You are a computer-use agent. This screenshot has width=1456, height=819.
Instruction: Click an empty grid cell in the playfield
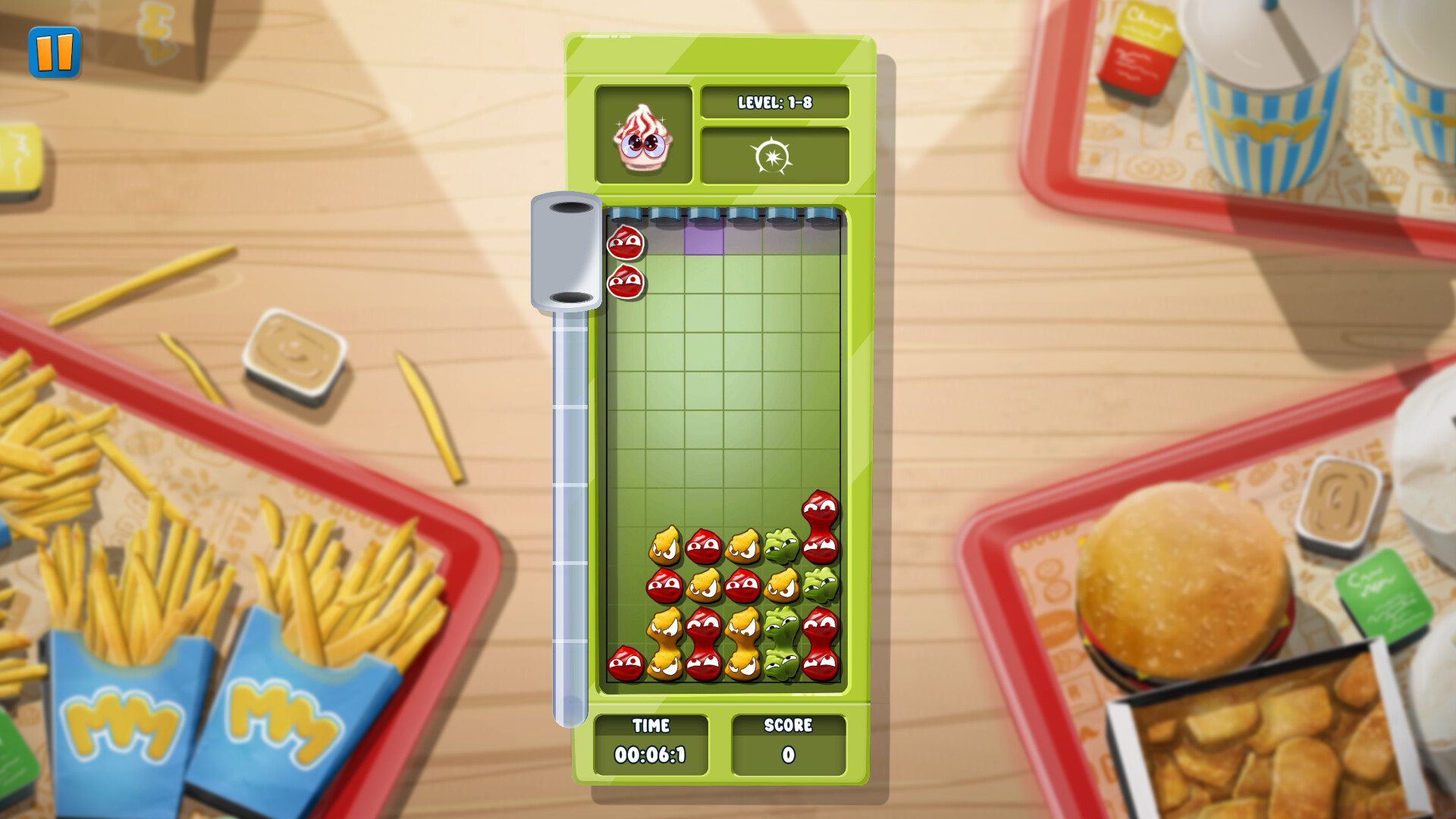[x=720, y=379]
